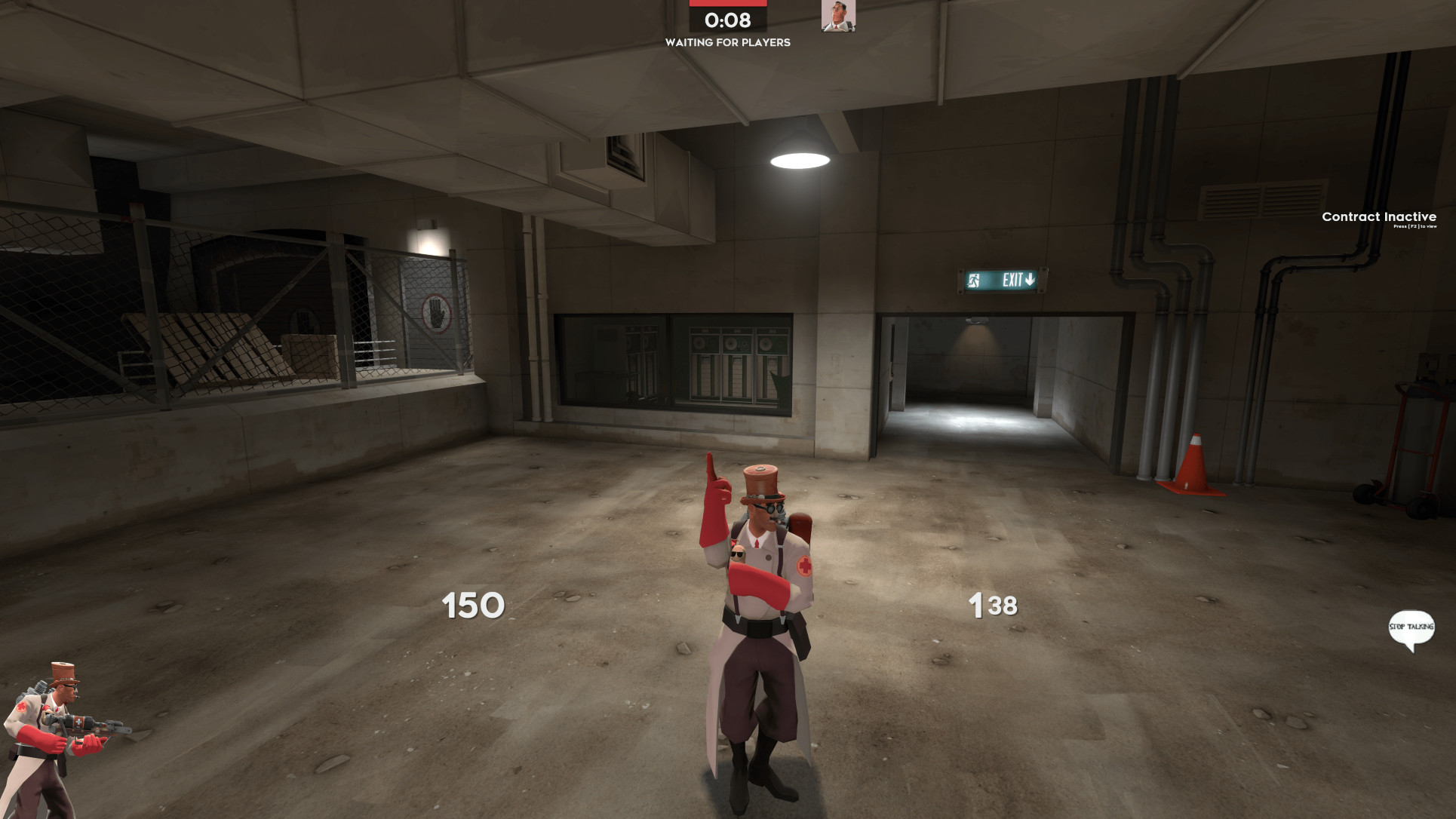
Task: Click the Medic's stovepipe hat
Action: click(x=760, y=480)
